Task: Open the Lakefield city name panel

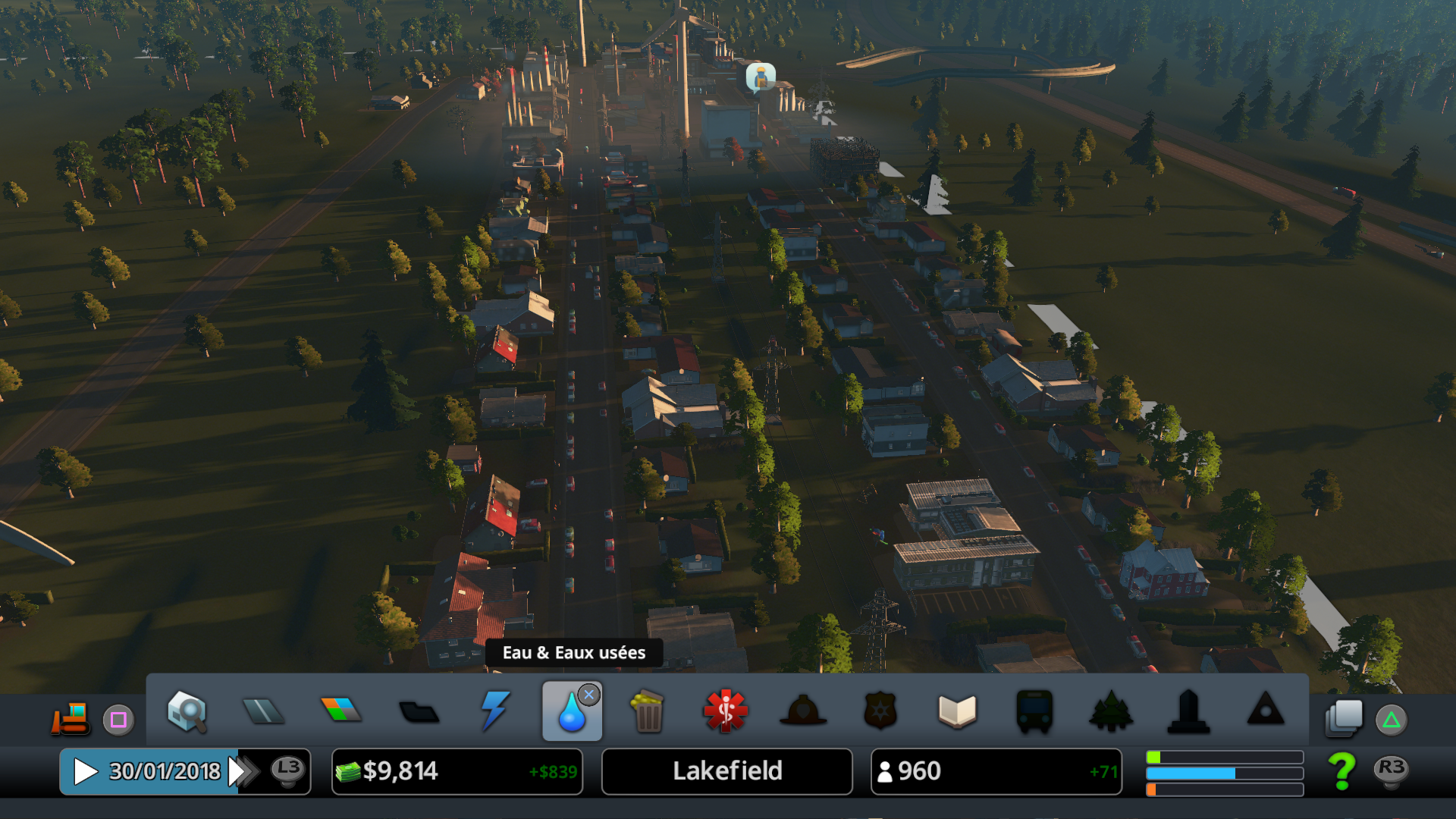Action: pos(726,771)
